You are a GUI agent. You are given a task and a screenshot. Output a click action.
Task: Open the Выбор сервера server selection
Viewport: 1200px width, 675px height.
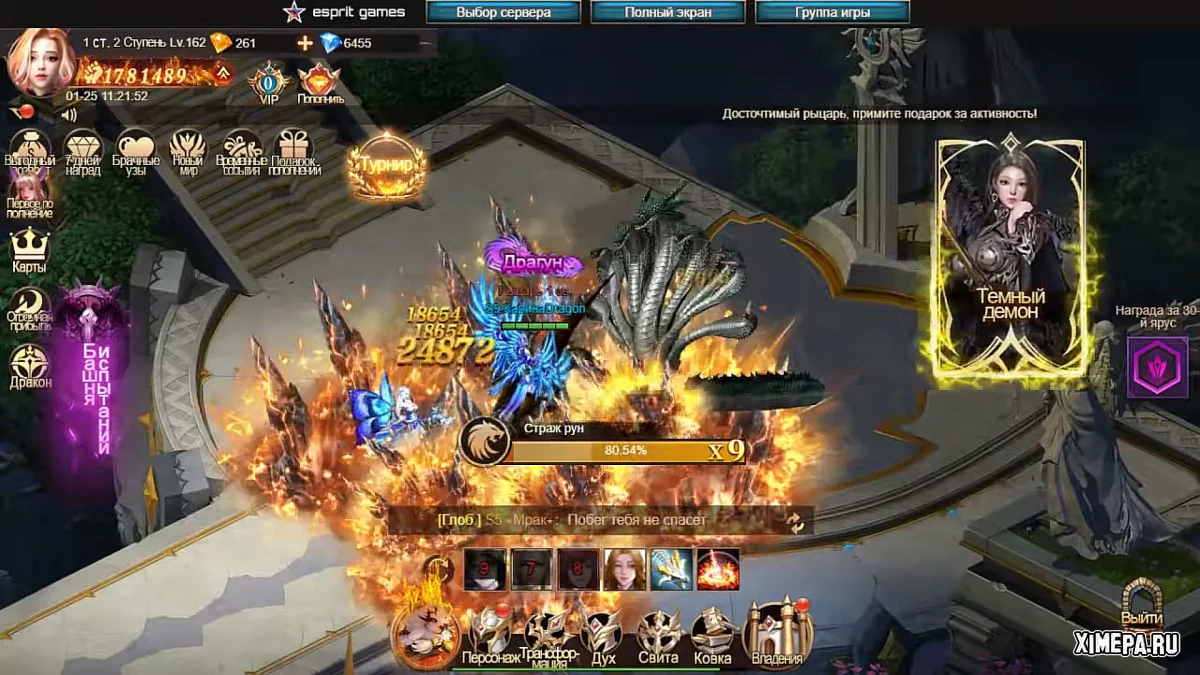tap(503, 13)
